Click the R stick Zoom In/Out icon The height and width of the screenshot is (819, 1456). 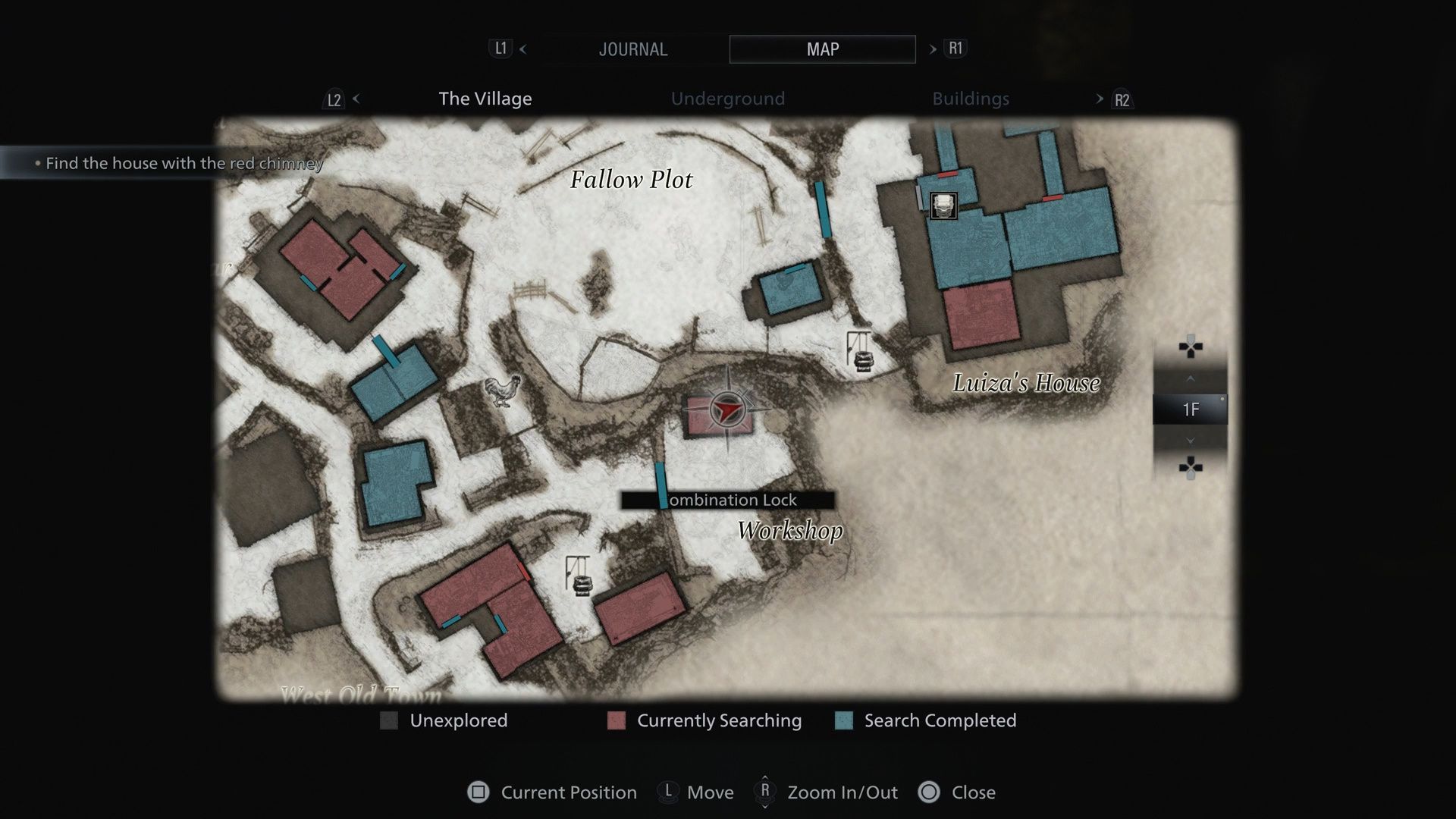[x=765, y=792]
